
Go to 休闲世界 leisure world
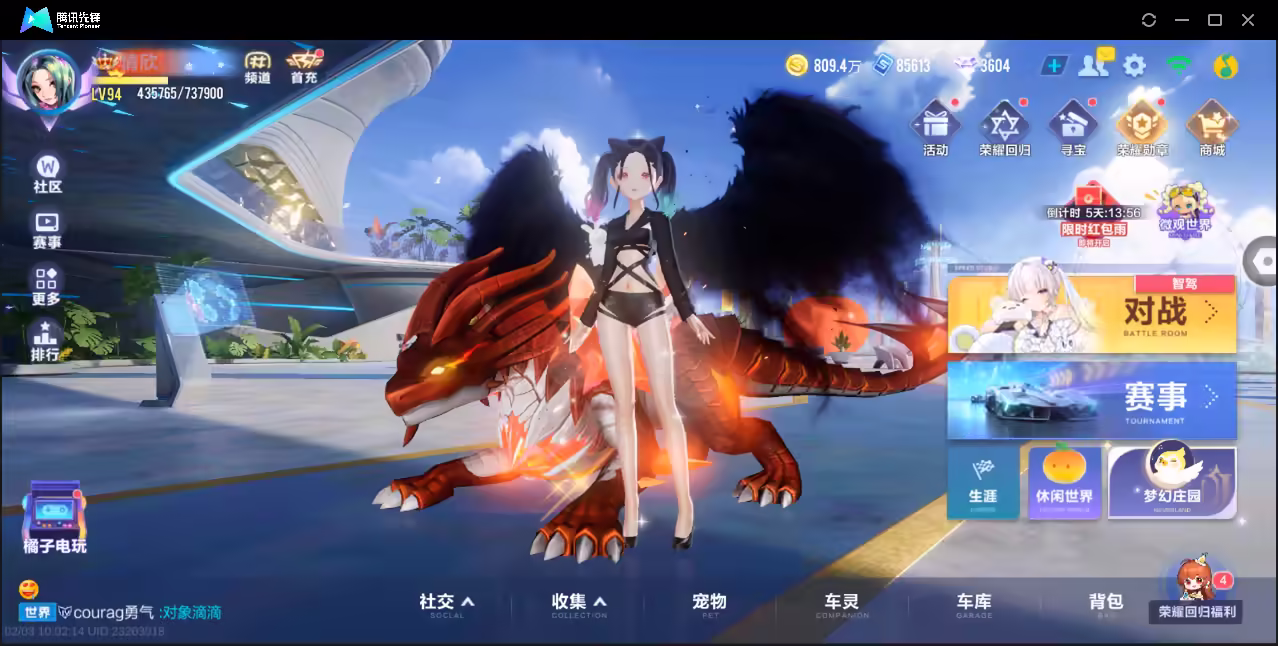point(1064,482)
